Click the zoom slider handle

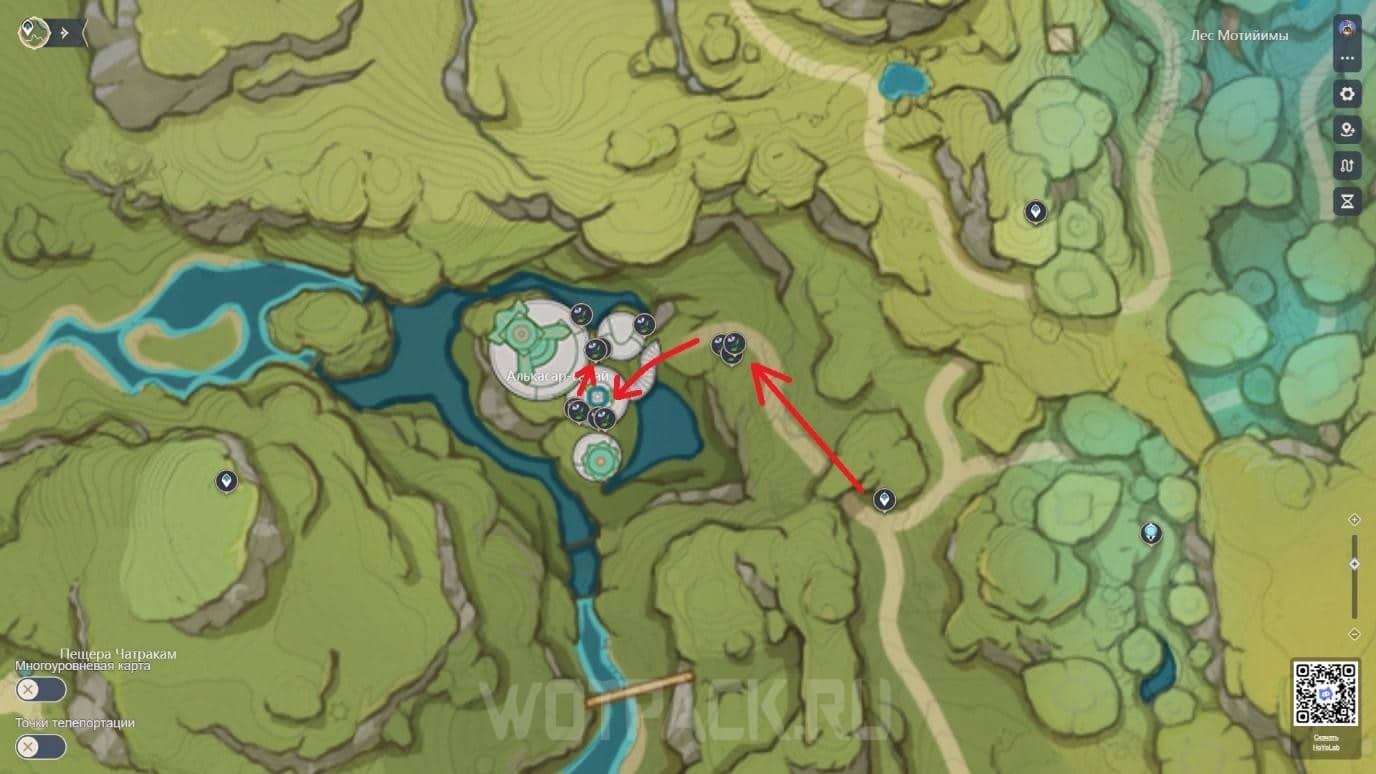pos(1354,564)
